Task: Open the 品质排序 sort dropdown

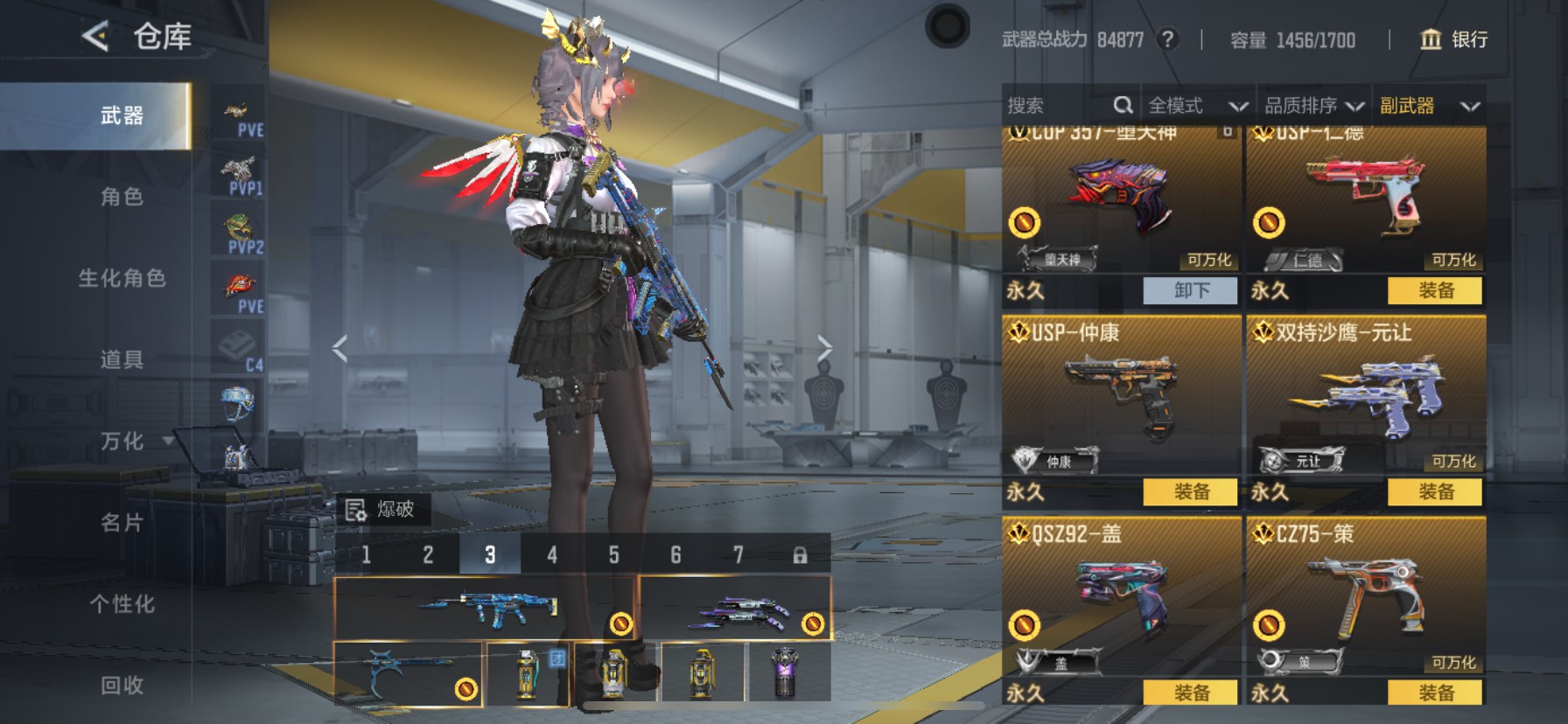Action: (x=1313, y=106)
